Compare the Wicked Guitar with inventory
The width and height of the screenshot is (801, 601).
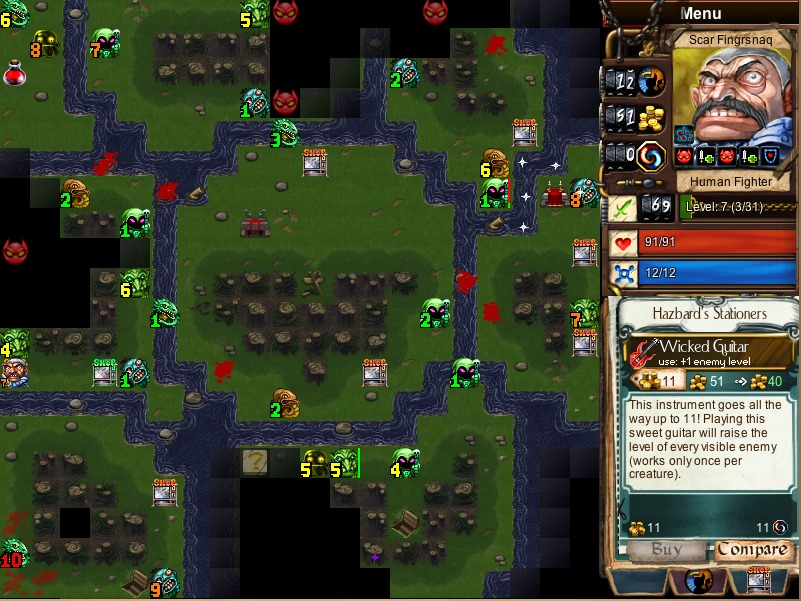753,550
